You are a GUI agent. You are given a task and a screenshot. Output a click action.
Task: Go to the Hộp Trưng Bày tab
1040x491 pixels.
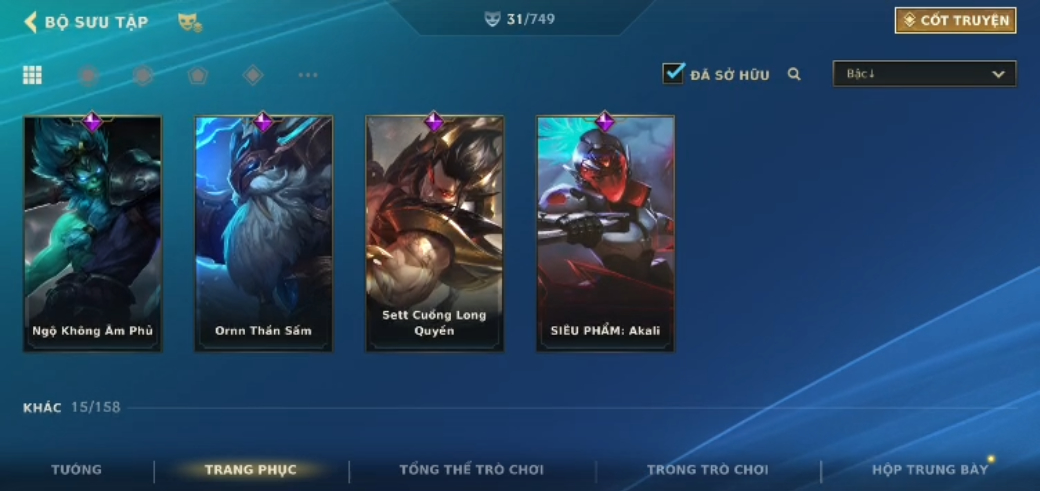click(929, 470)
